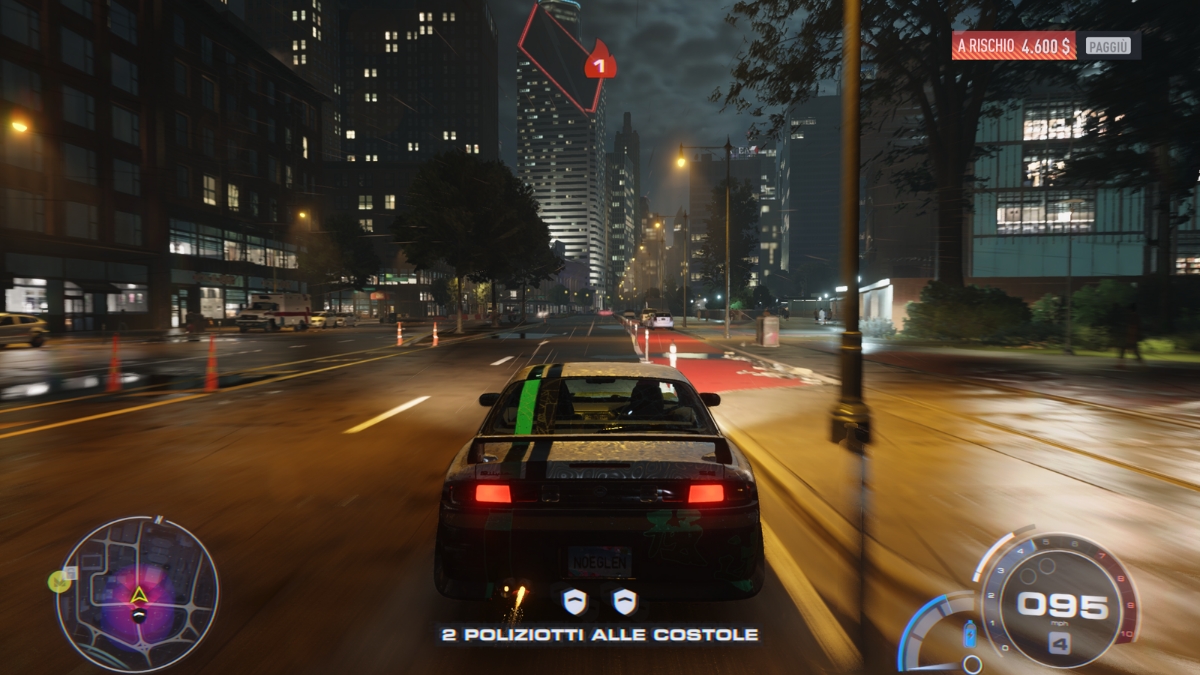Open the circular city minimap
1200x675 pixels.
137,594
